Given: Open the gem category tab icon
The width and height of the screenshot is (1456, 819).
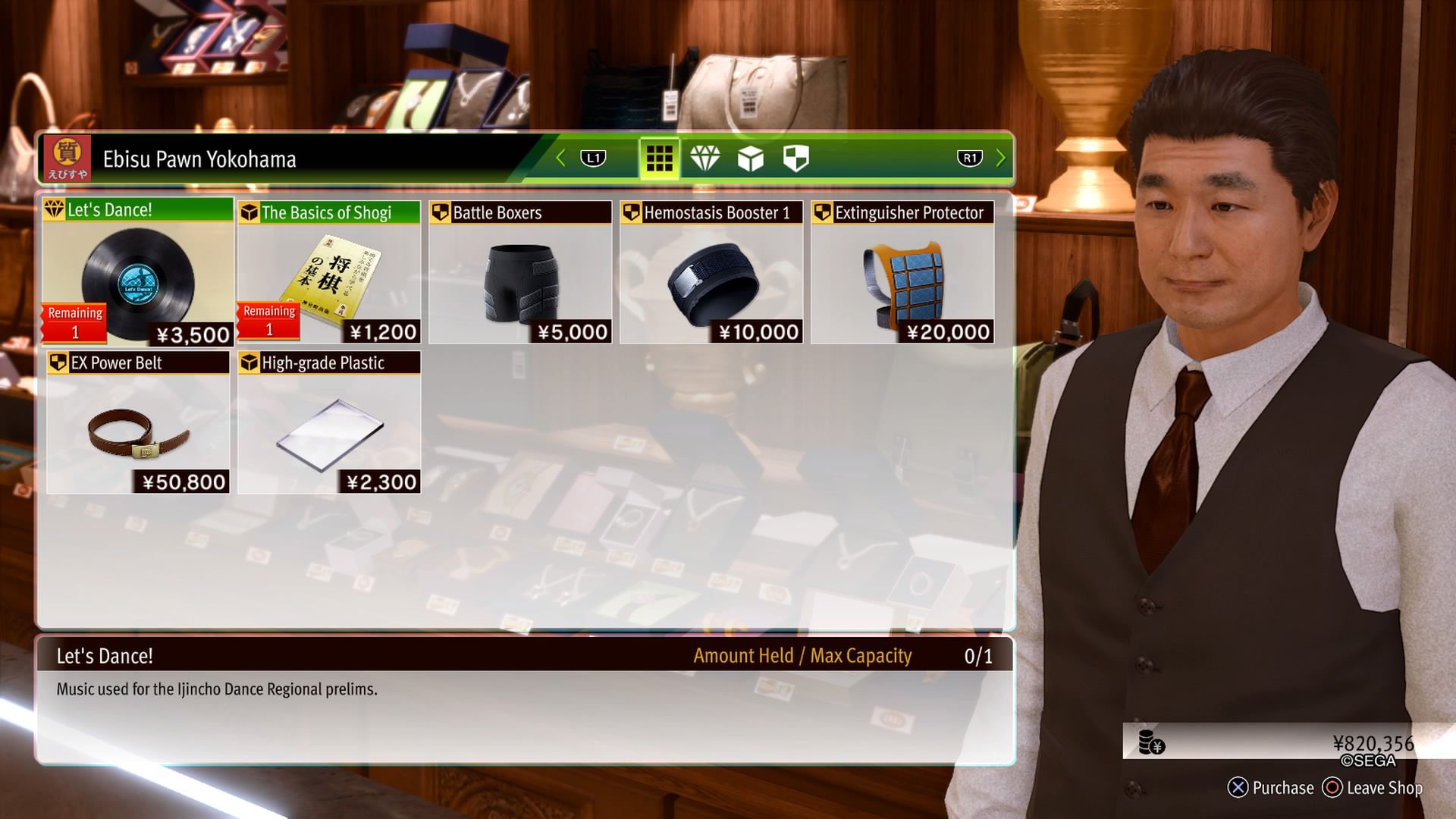Looking at the screenshot, I should click(x=706, y=158).
